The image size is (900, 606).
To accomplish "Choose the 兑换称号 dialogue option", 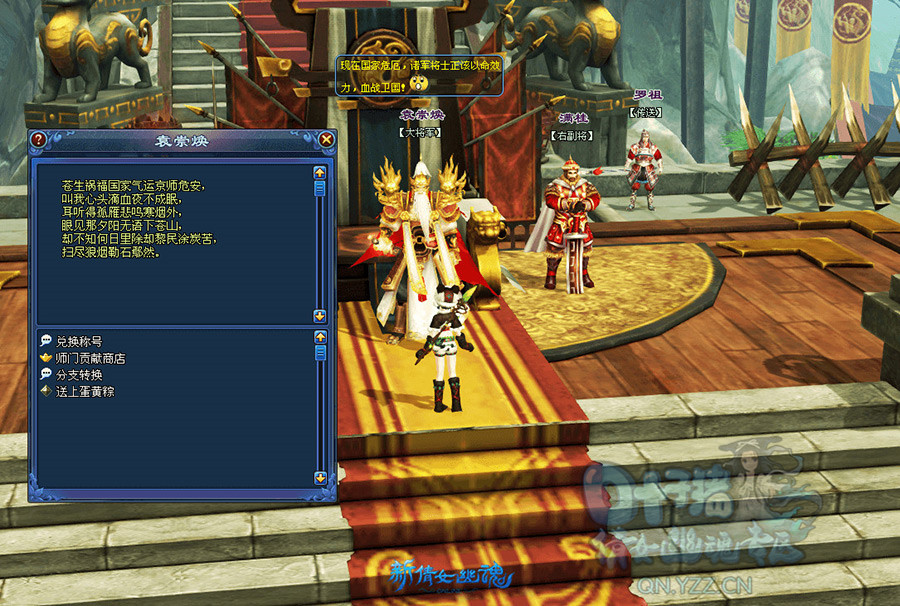I will [78, 341].
